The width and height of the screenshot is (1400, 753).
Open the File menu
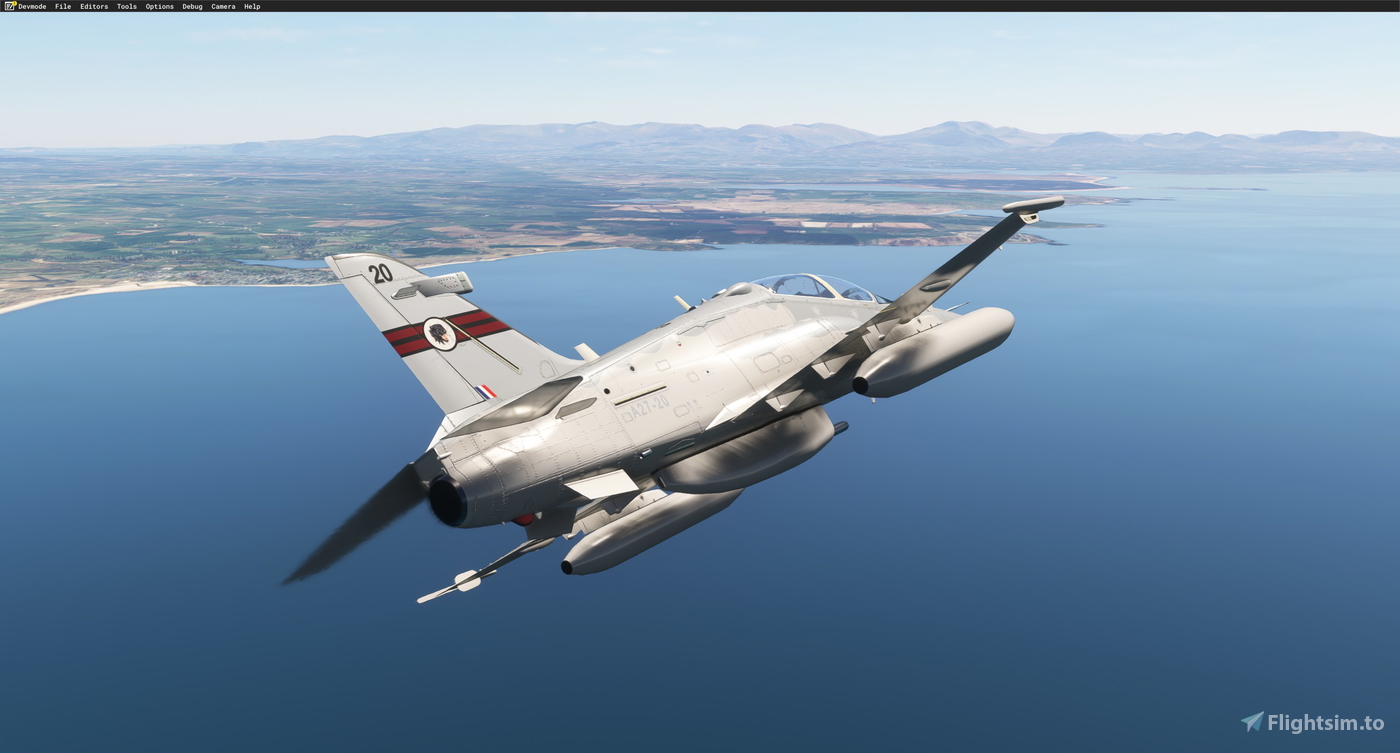point(63,6)
